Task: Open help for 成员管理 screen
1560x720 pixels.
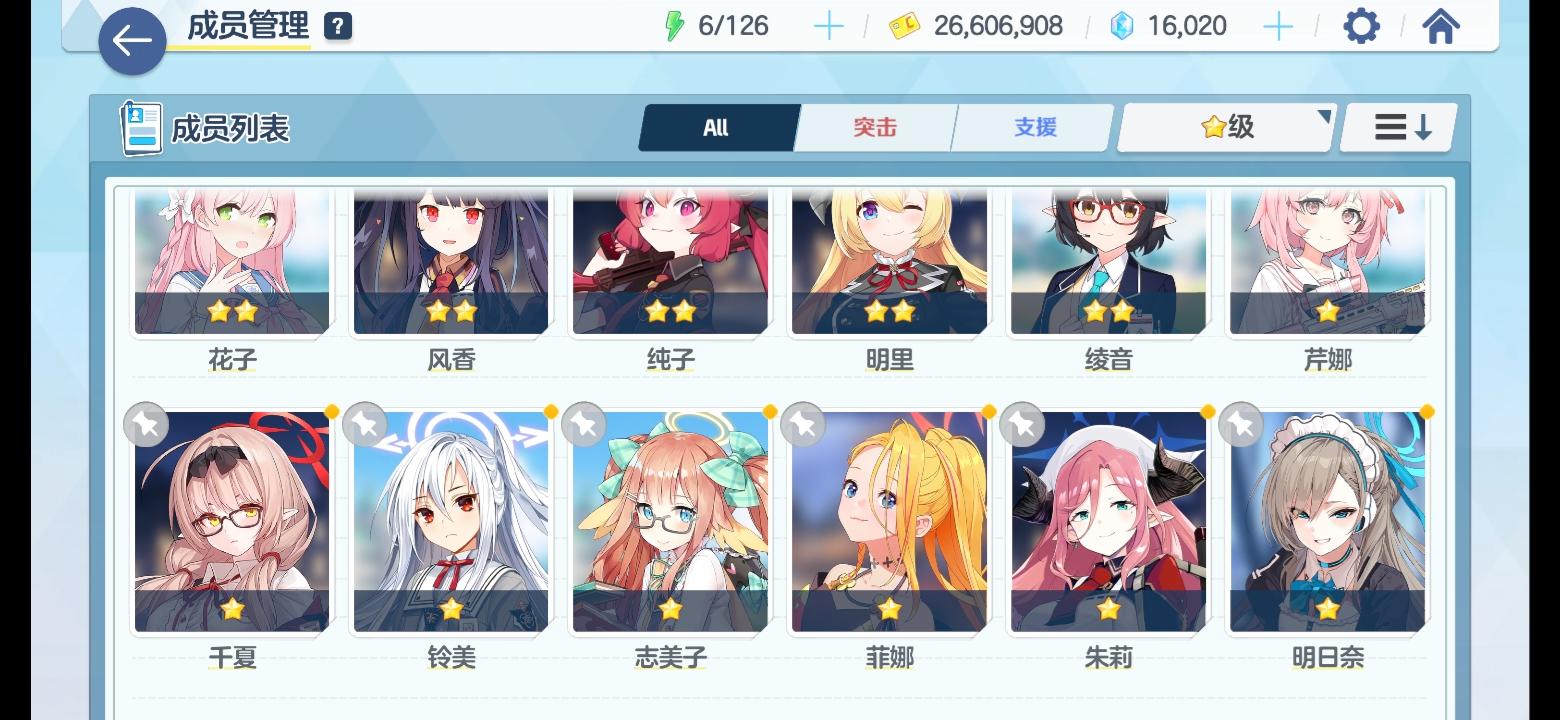Action: coord(337,25)
